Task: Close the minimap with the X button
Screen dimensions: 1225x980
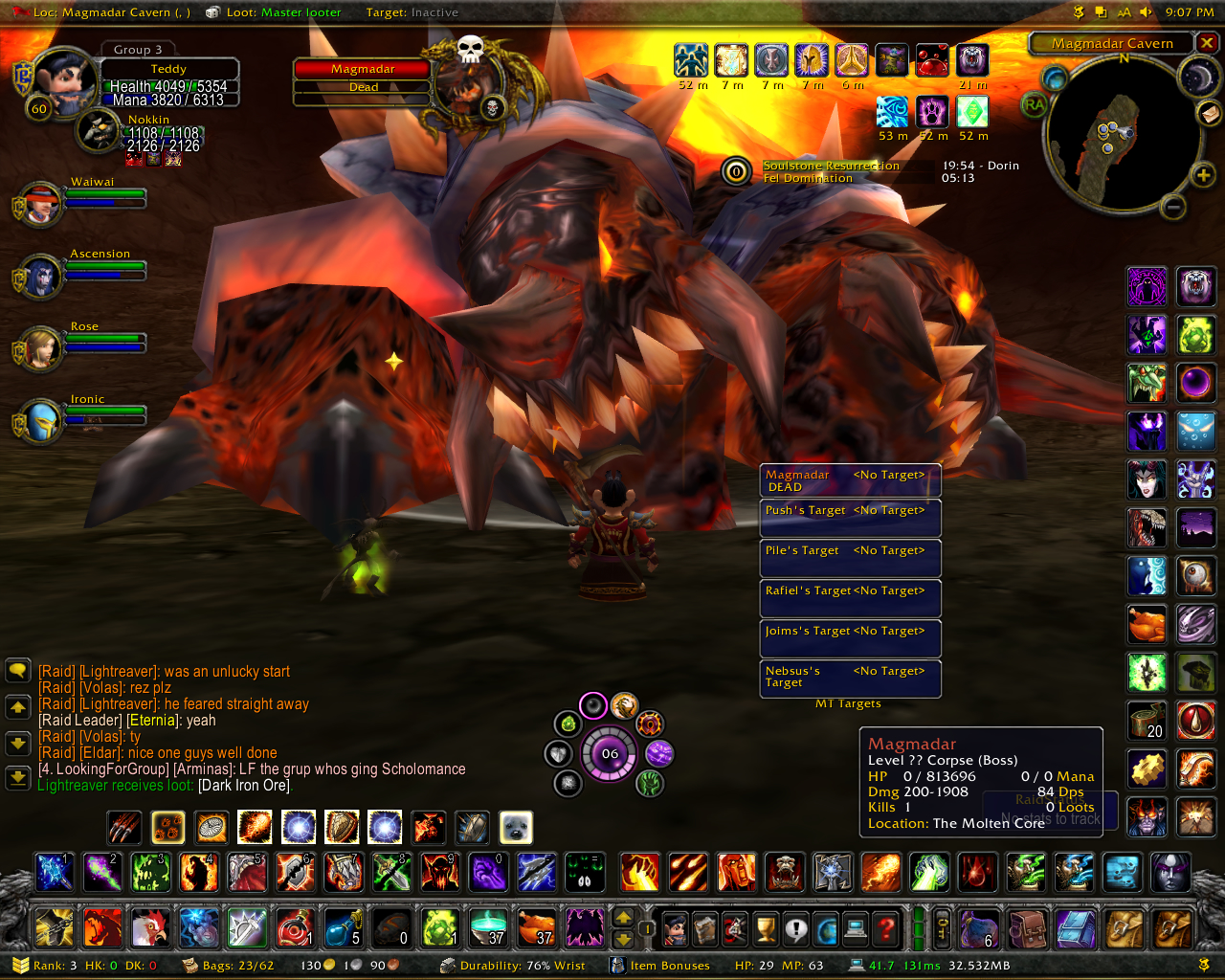Action: coord(1207,43)
